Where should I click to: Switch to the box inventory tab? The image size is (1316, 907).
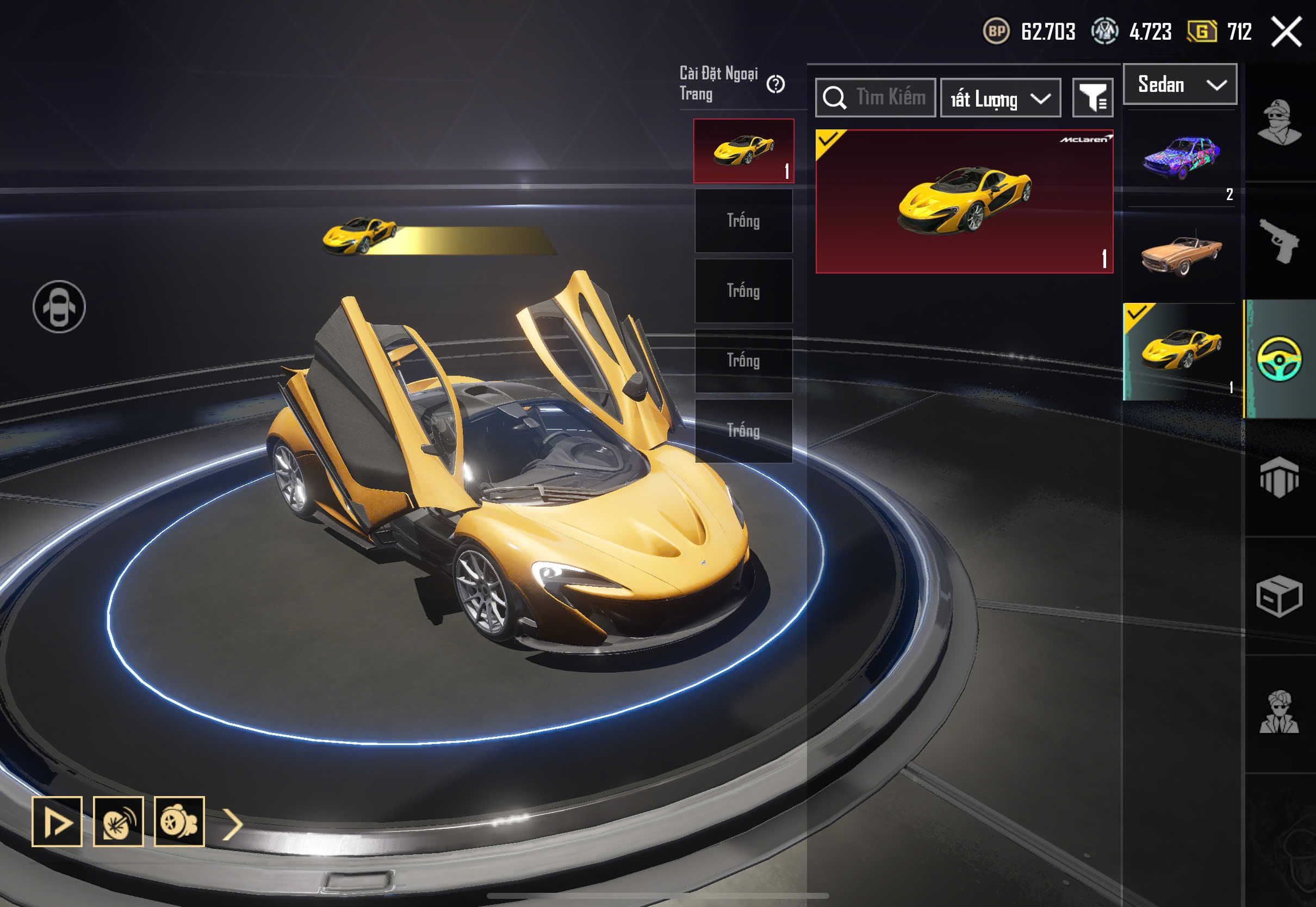click(1279, 595)
